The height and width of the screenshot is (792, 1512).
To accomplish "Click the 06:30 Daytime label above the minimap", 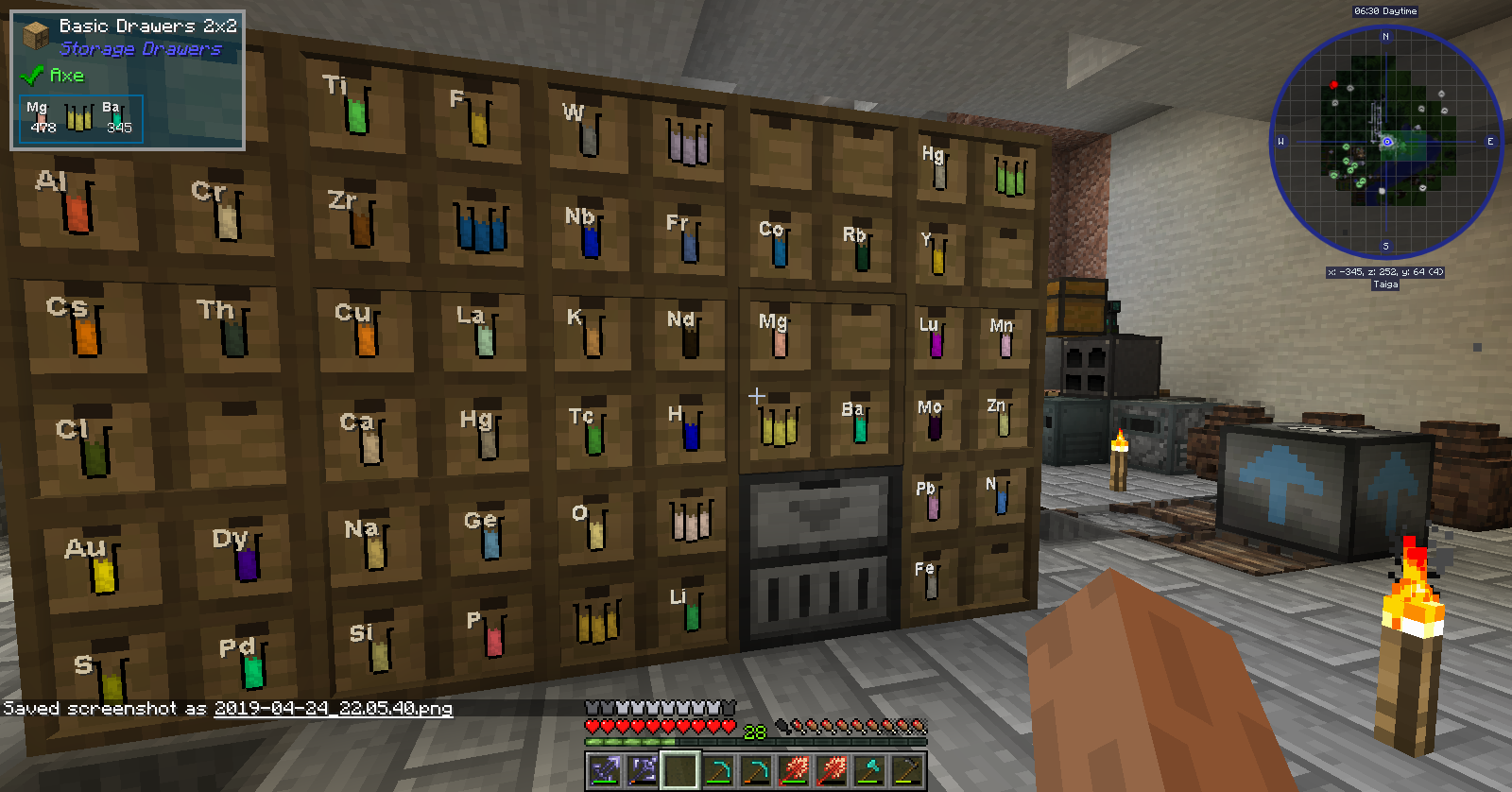I will tap(1385, 11).
